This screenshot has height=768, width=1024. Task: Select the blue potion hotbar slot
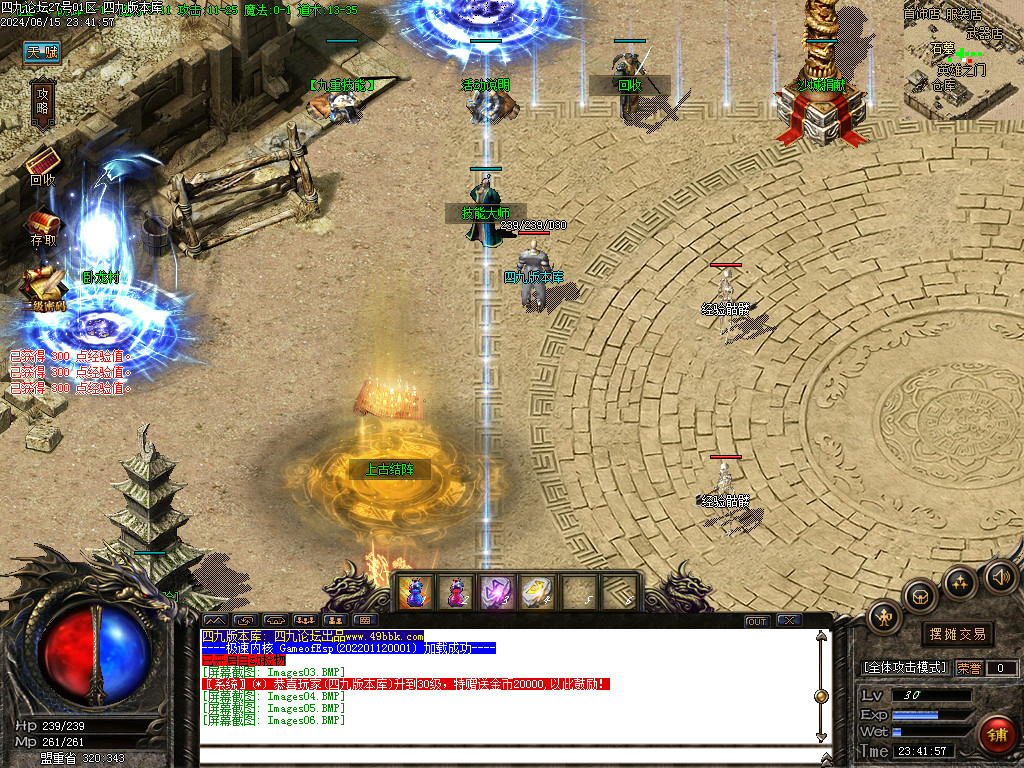click(413, 592)
